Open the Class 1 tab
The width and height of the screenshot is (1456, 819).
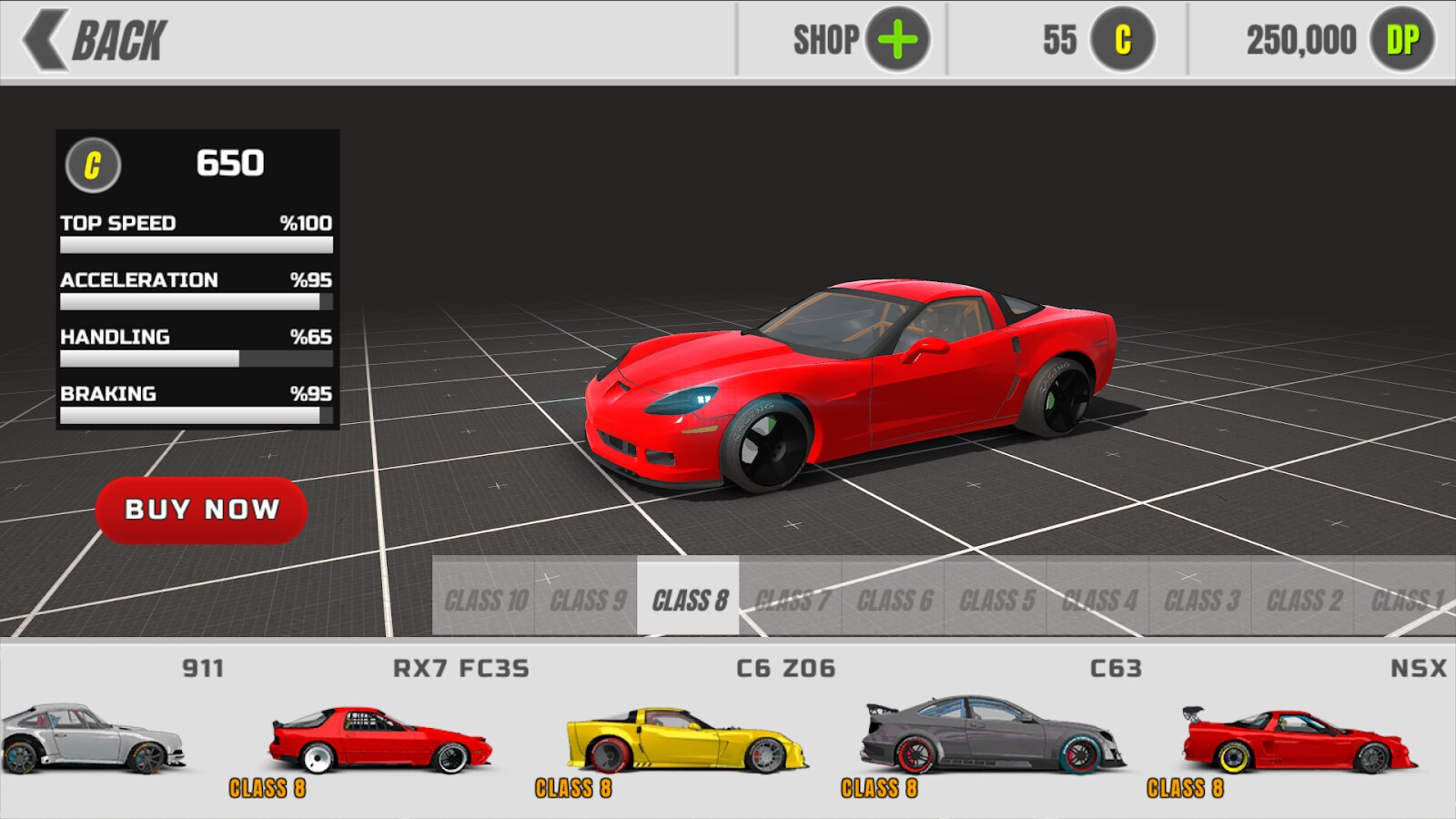point(1406,601)
